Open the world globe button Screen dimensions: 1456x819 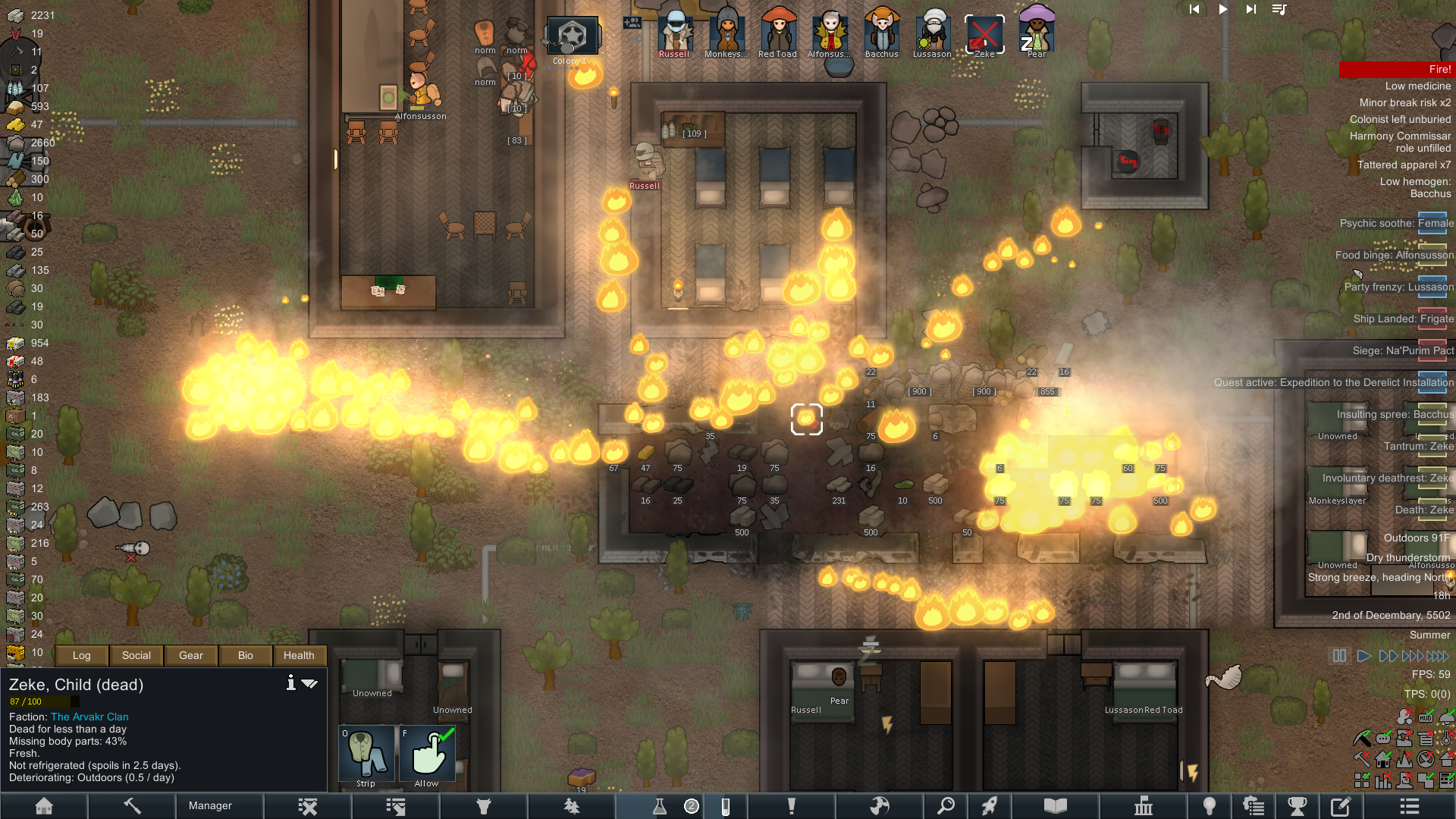pos(880,805)
